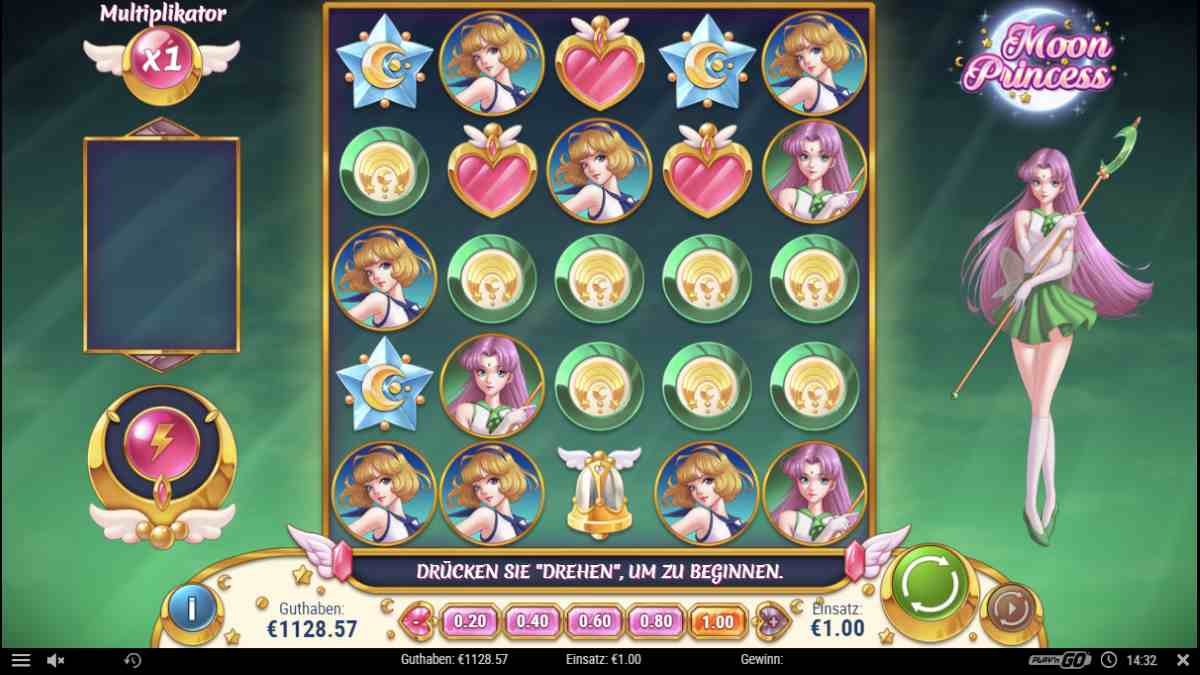The width and height of the screenshot is (1200, 675).
Task: Increase the bet with the plus heart
Action: click(x=771, y=621)
